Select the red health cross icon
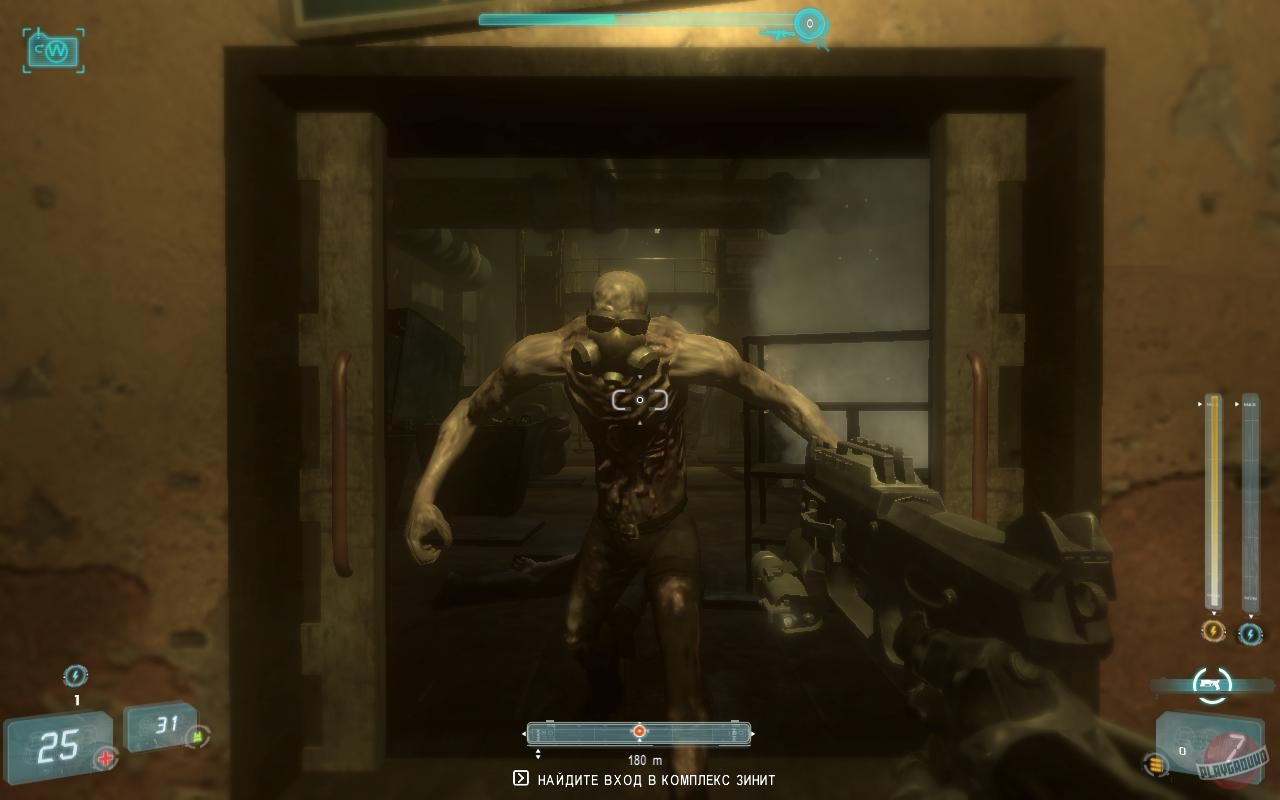 click(x=103, y=759)
